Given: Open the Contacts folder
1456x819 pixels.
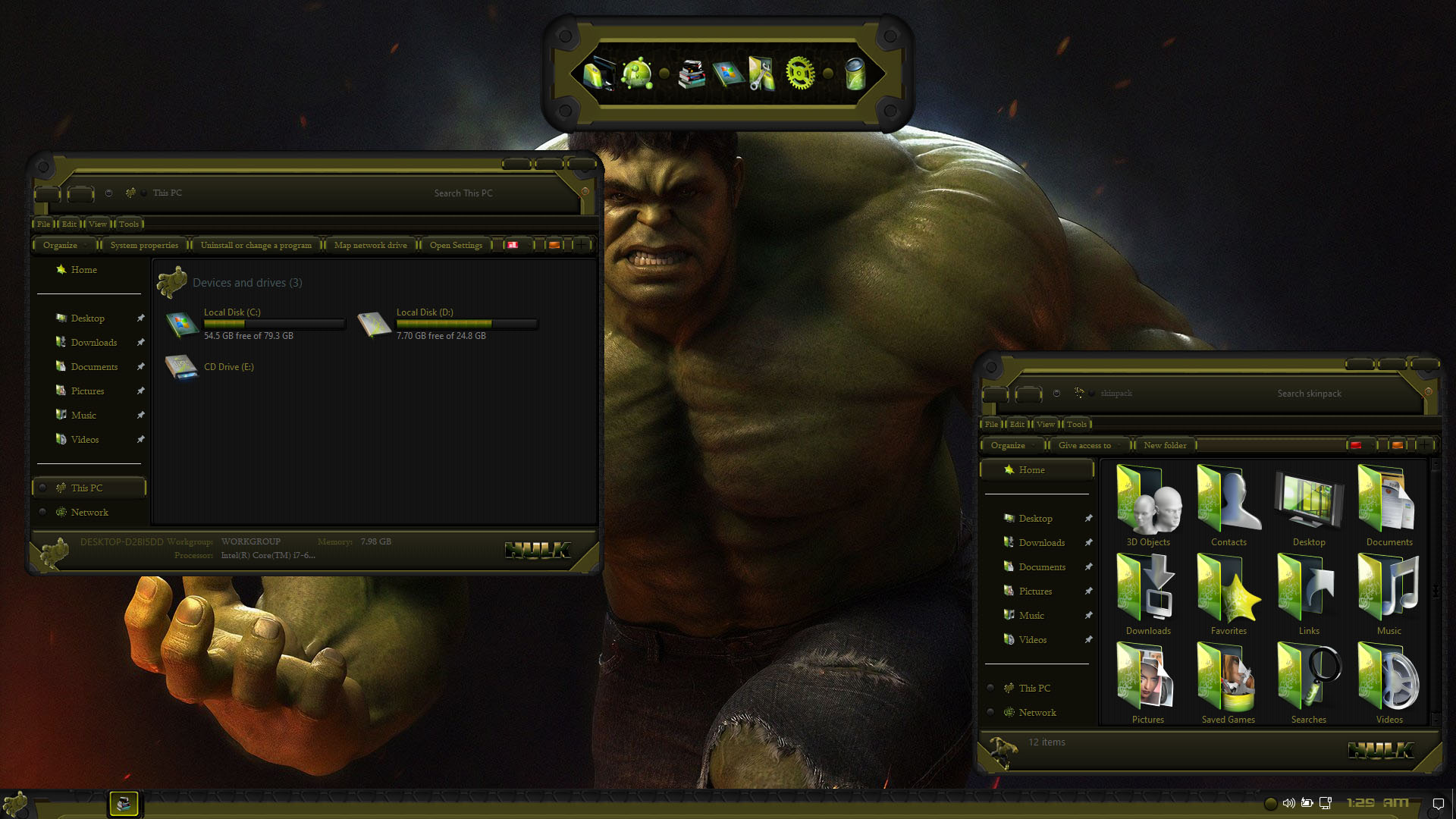Looking at the screenshot, I should pos(1228,504).
